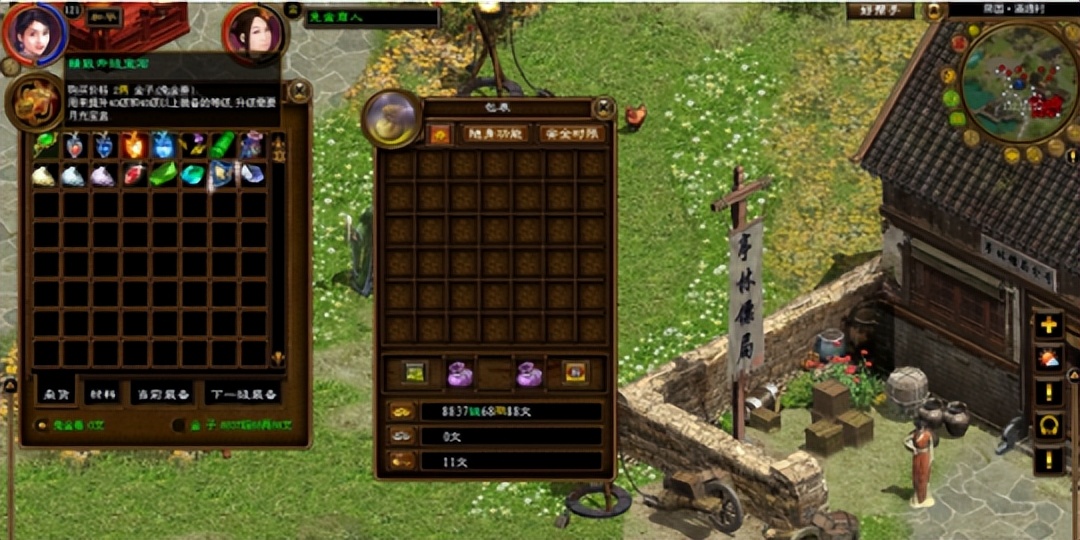The width and height of the screenshot is (1080, 540).
Task: Select the target merchant portrait
Action: (253, 33)
